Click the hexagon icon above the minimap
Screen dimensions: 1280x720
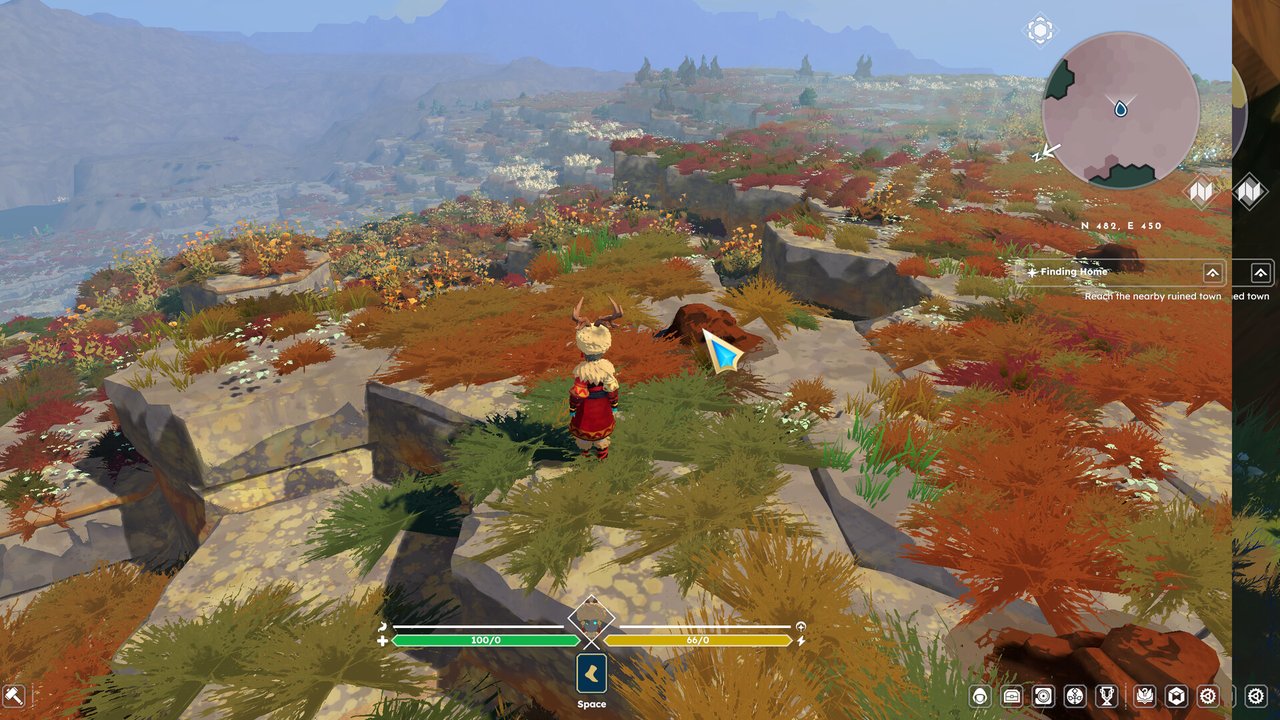(1040, 29)
